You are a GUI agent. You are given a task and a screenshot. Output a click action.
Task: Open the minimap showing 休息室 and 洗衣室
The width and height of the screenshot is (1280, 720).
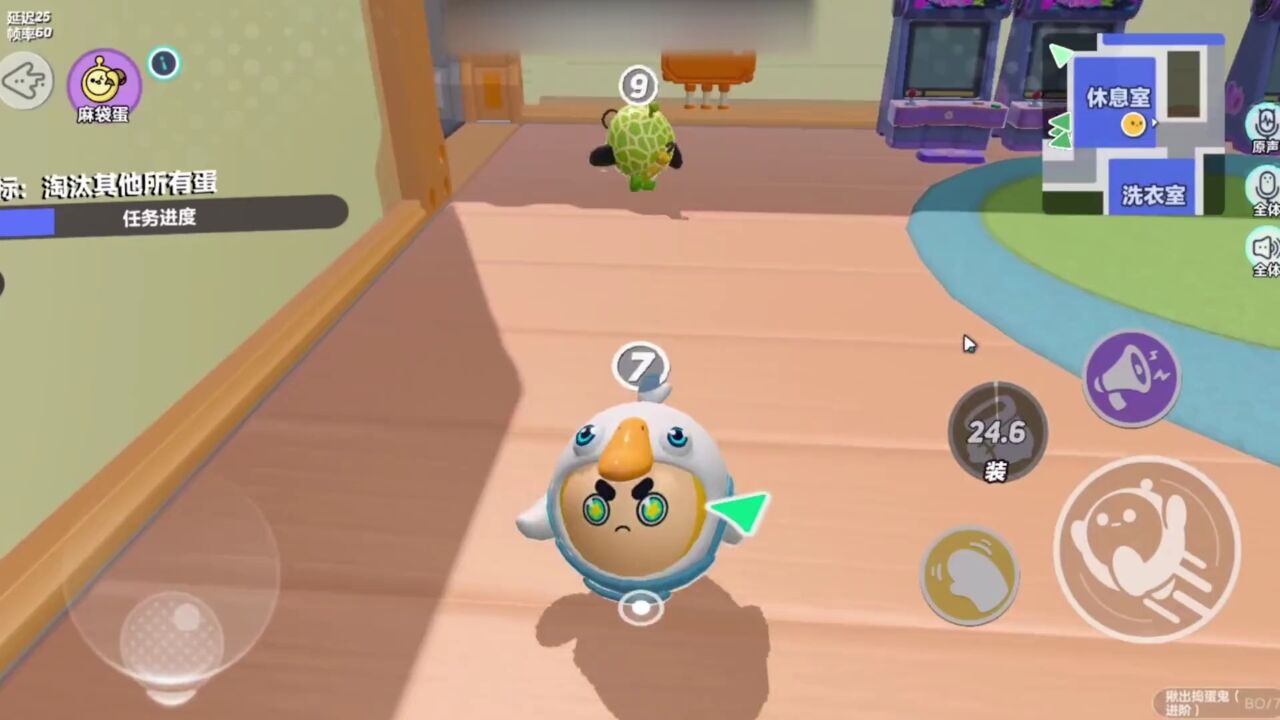point(1133,124)
